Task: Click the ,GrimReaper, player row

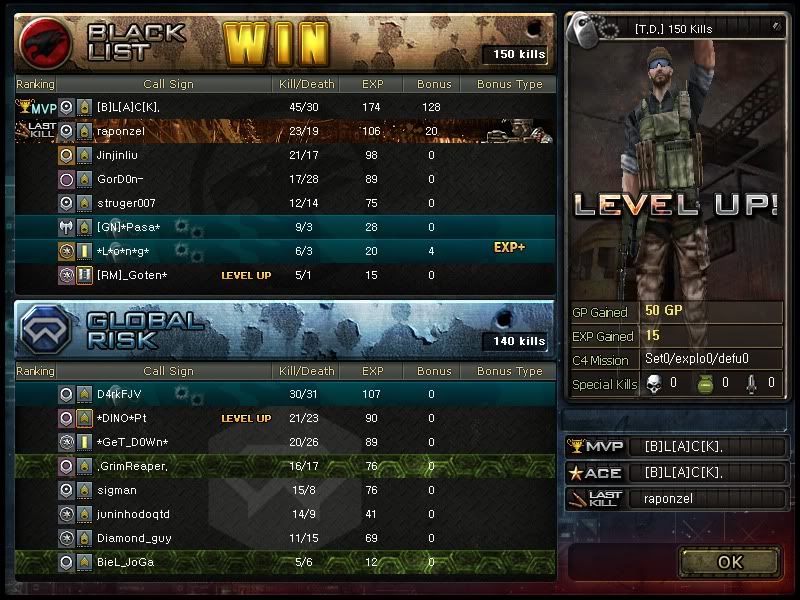Action: tap(285, 466)
